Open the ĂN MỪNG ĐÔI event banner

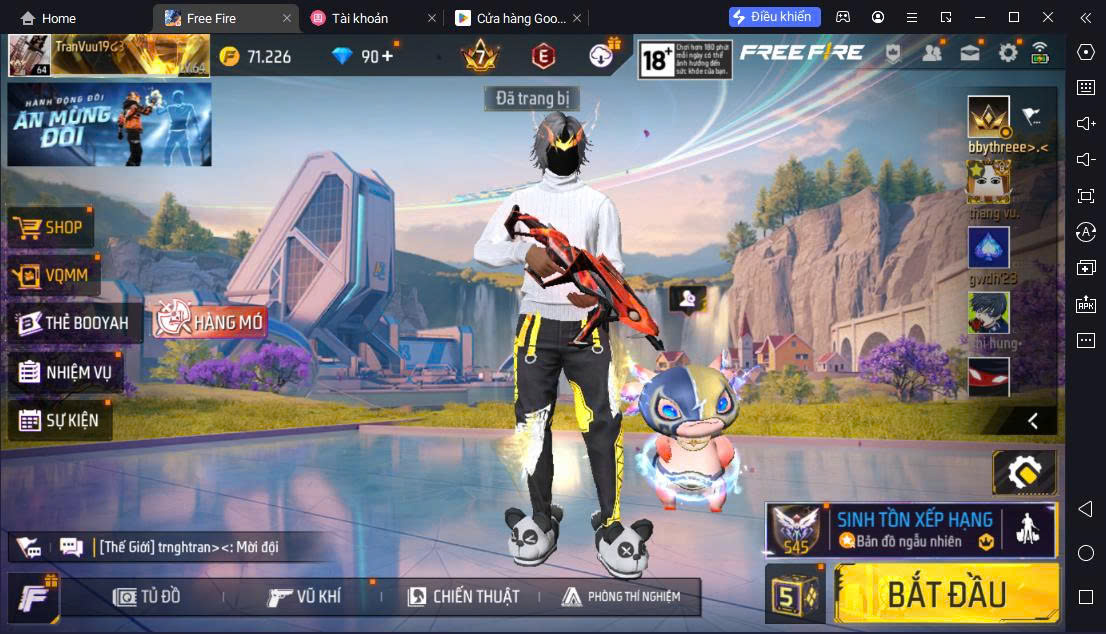click(109, 124)
